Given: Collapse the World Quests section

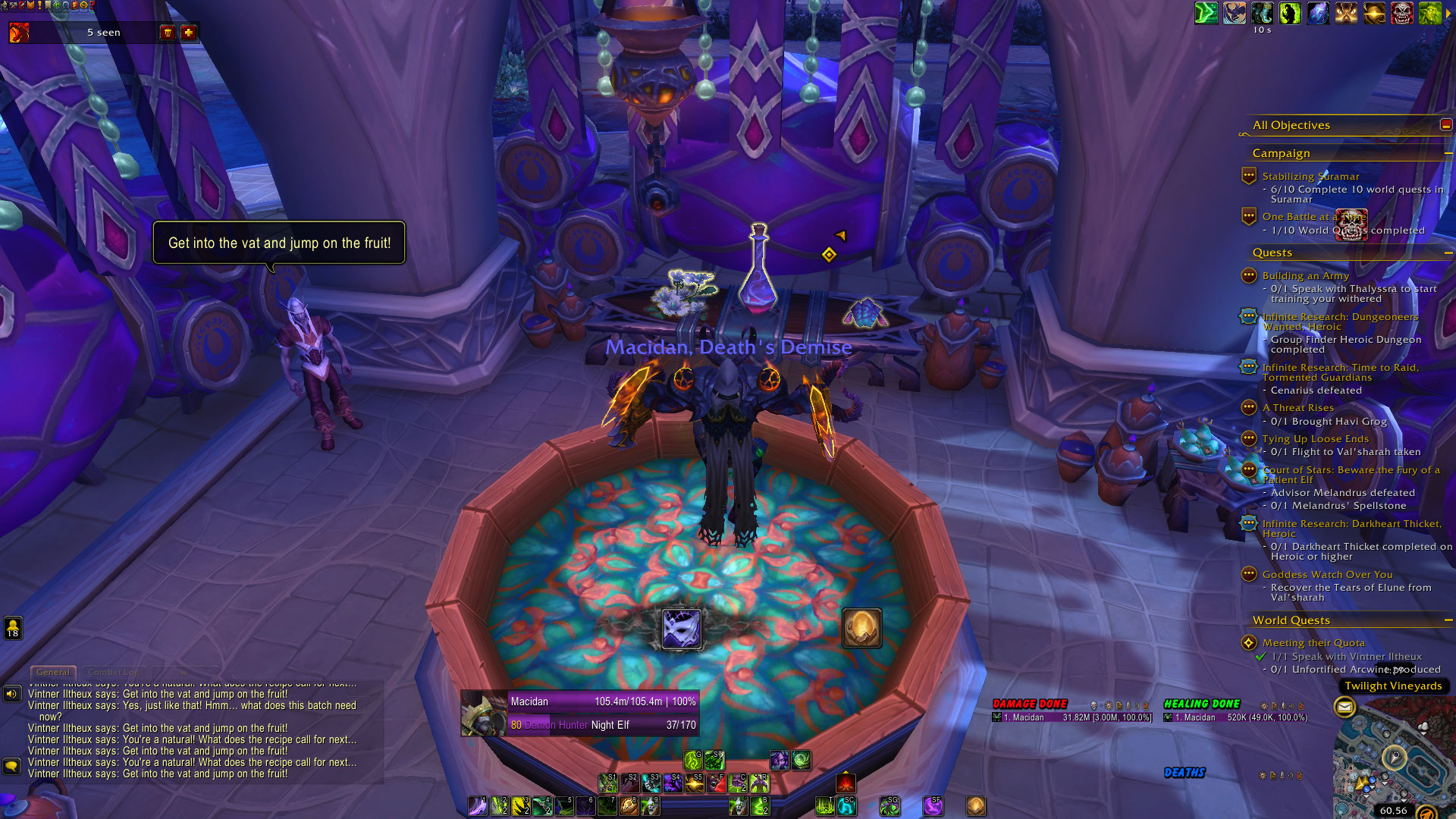Looking at the screenshot, I should pos(1448,620).
